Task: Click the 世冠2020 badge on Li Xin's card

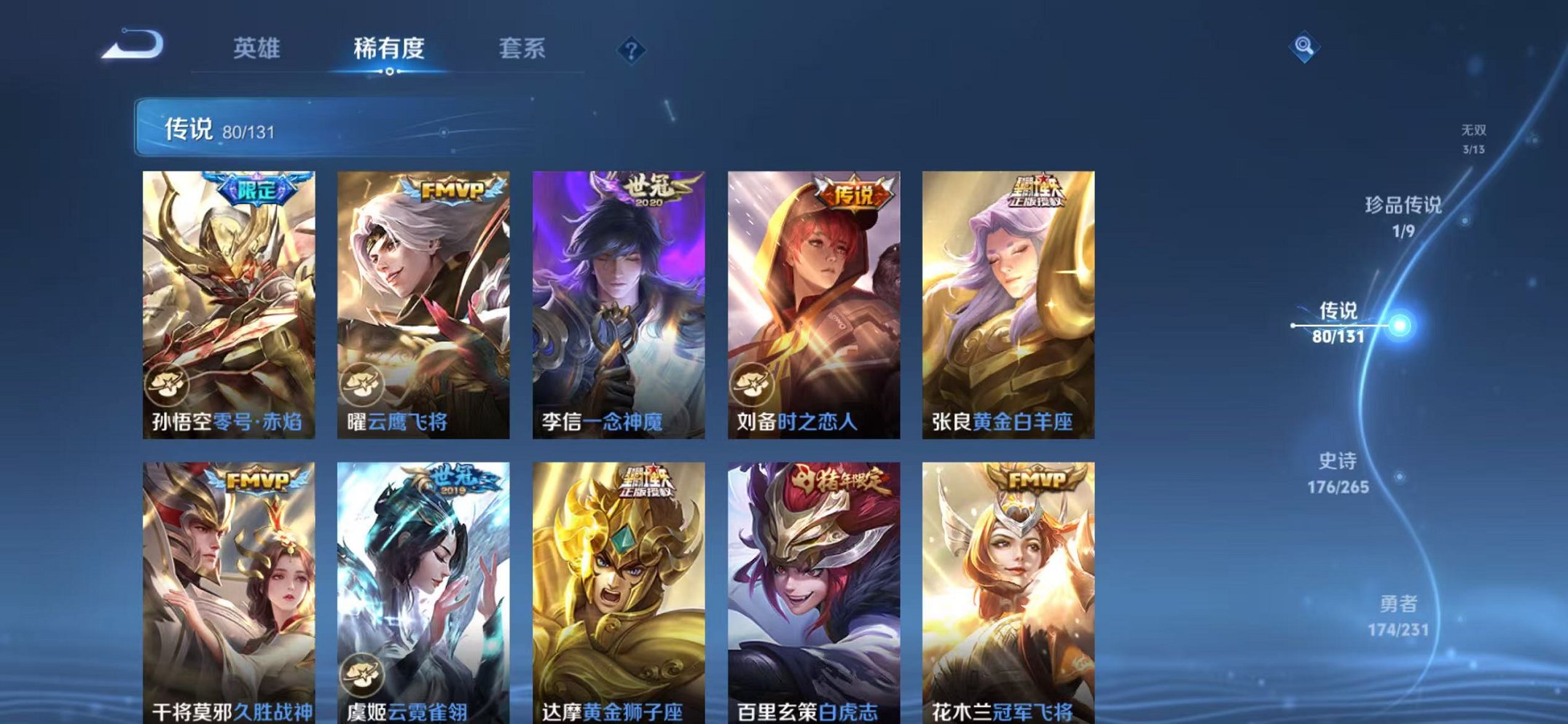Action: pos(654,189)
